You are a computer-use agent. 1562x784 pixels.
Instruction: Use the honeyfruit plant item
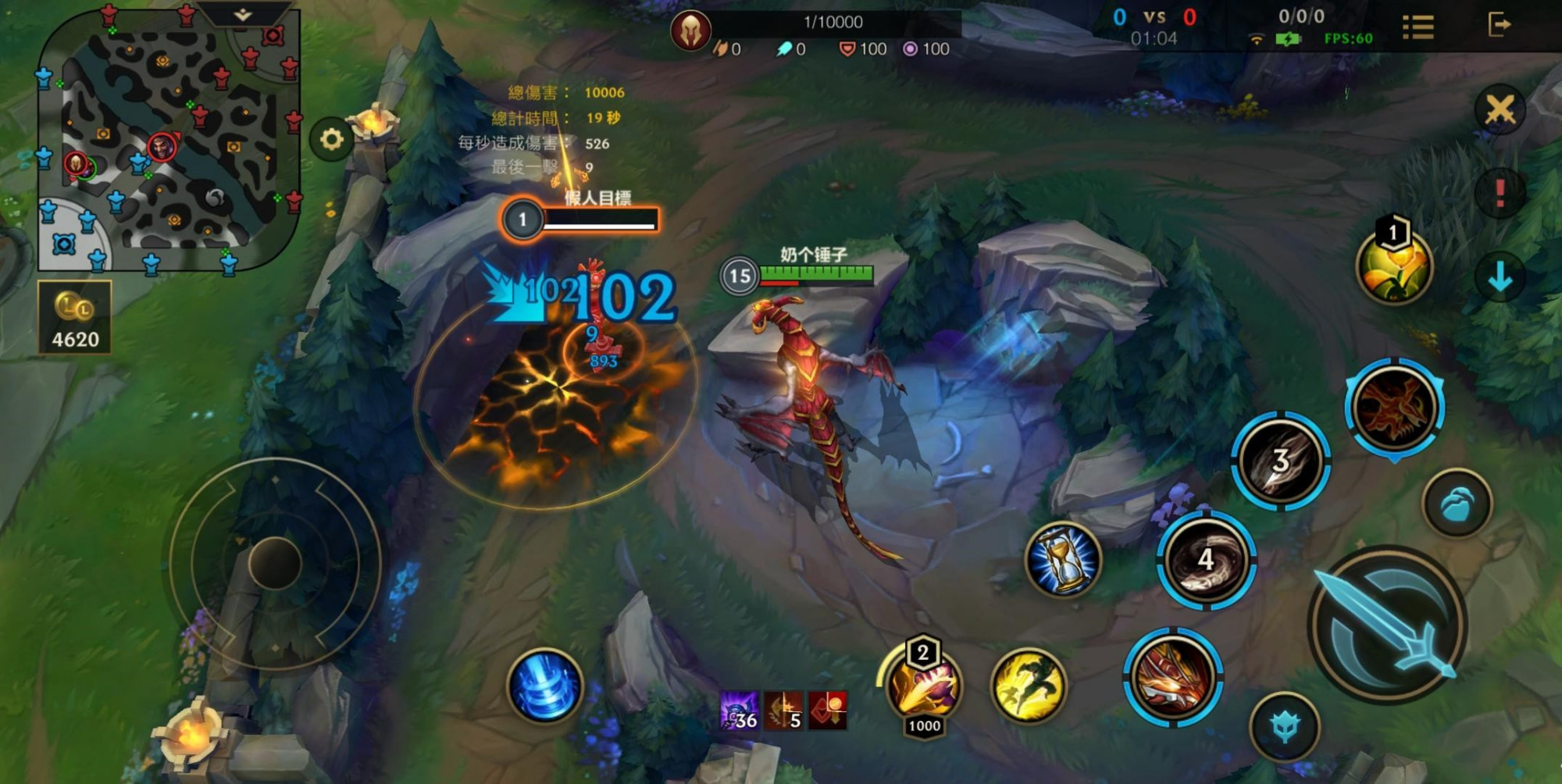pos(1393,266)
